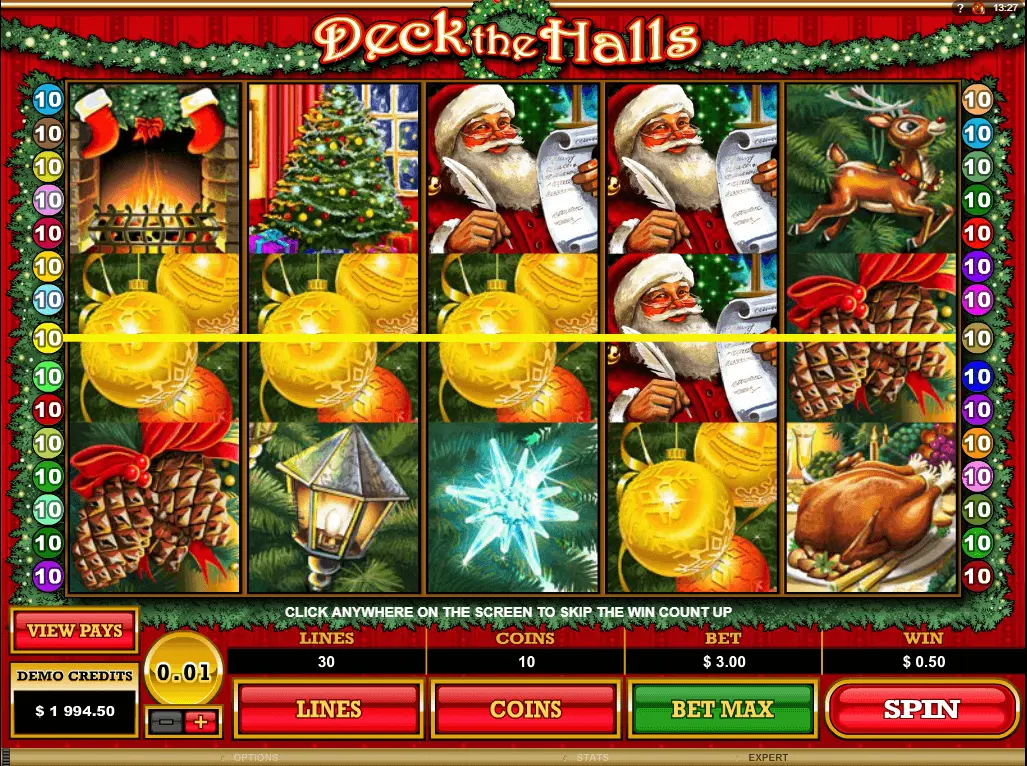
Task: Switch to Expert mode
Action: click(x=768, y=758)
